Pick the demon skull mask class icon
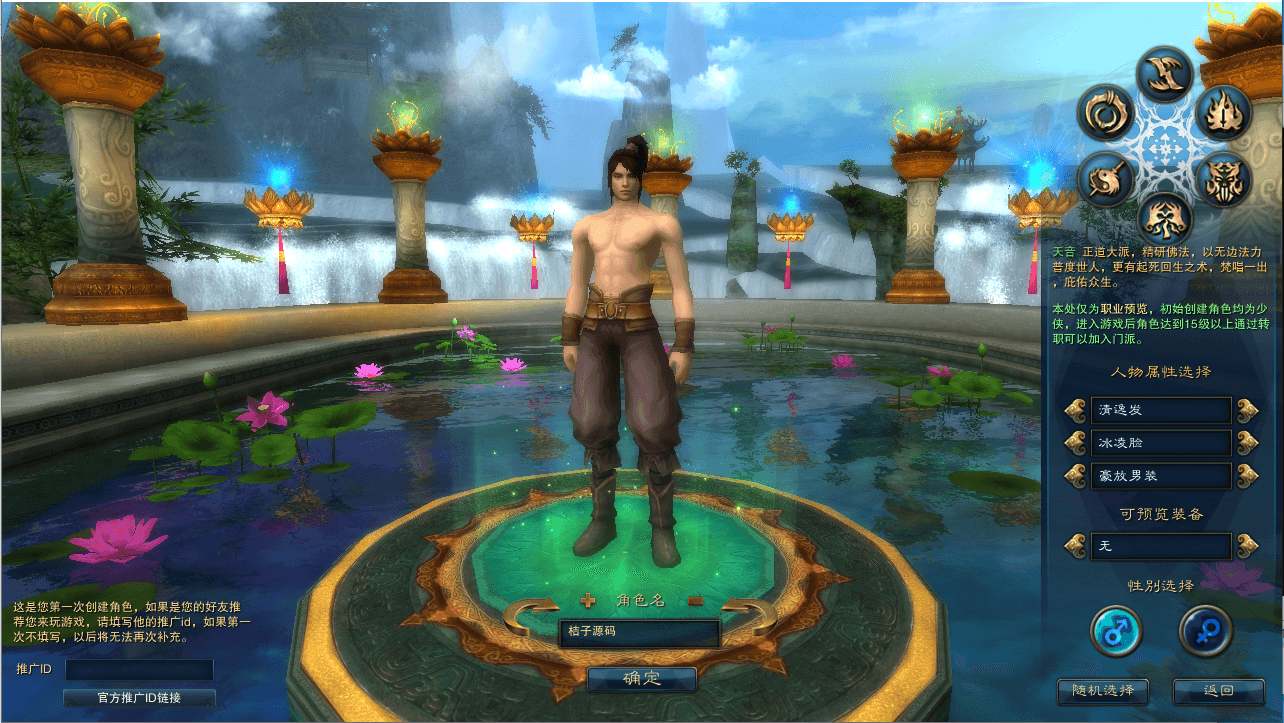The image size is (1284, 723). pyautogui.click(x=1223, y=182)
